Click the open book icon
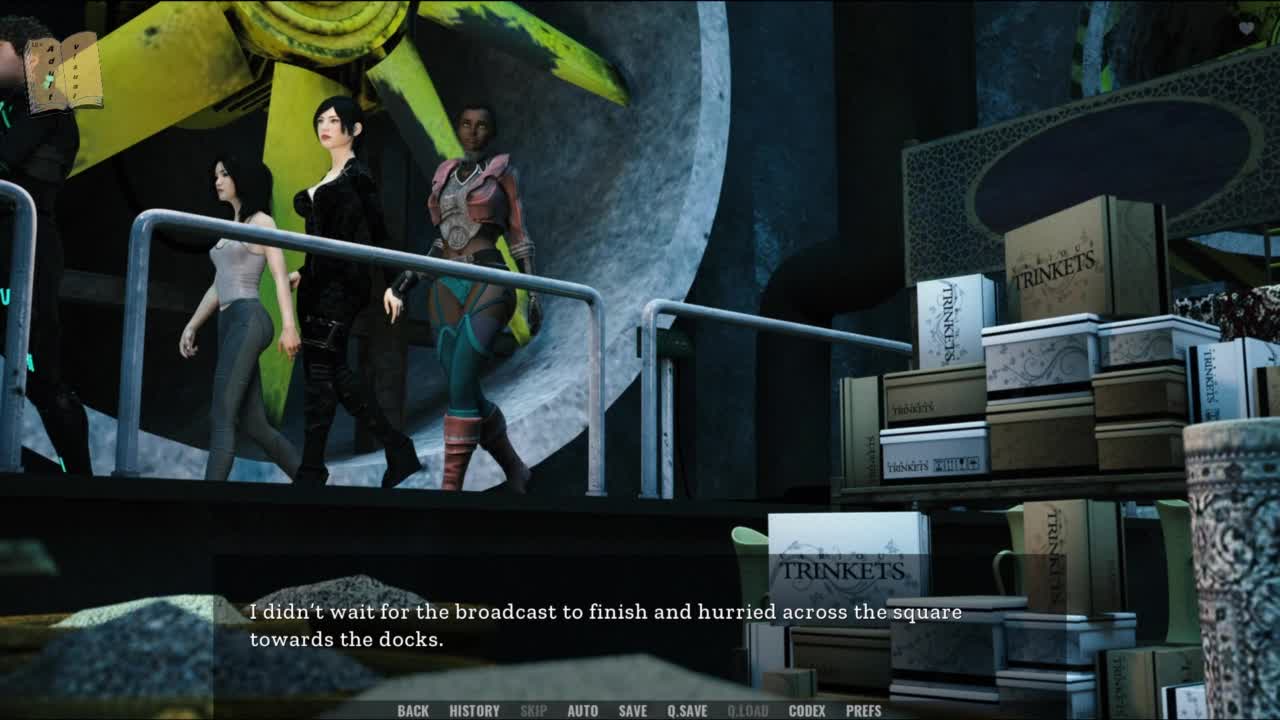The image size is (1280, 720). click(63, 73)
